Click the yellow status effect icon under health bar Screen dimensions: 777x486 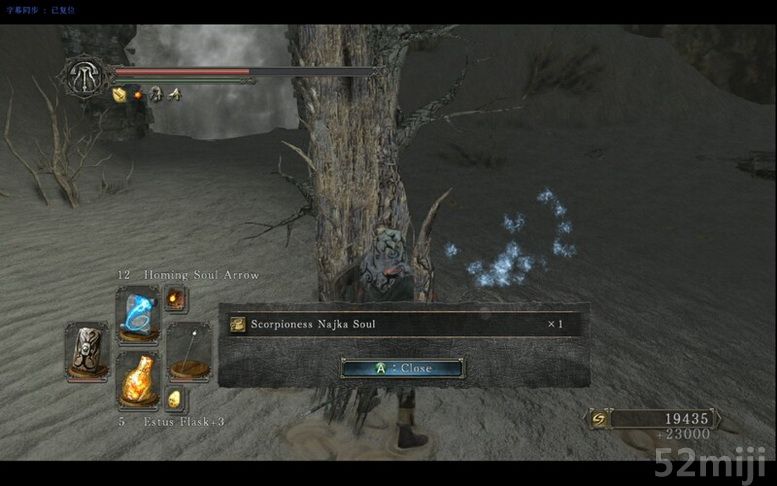click(119, 95)
